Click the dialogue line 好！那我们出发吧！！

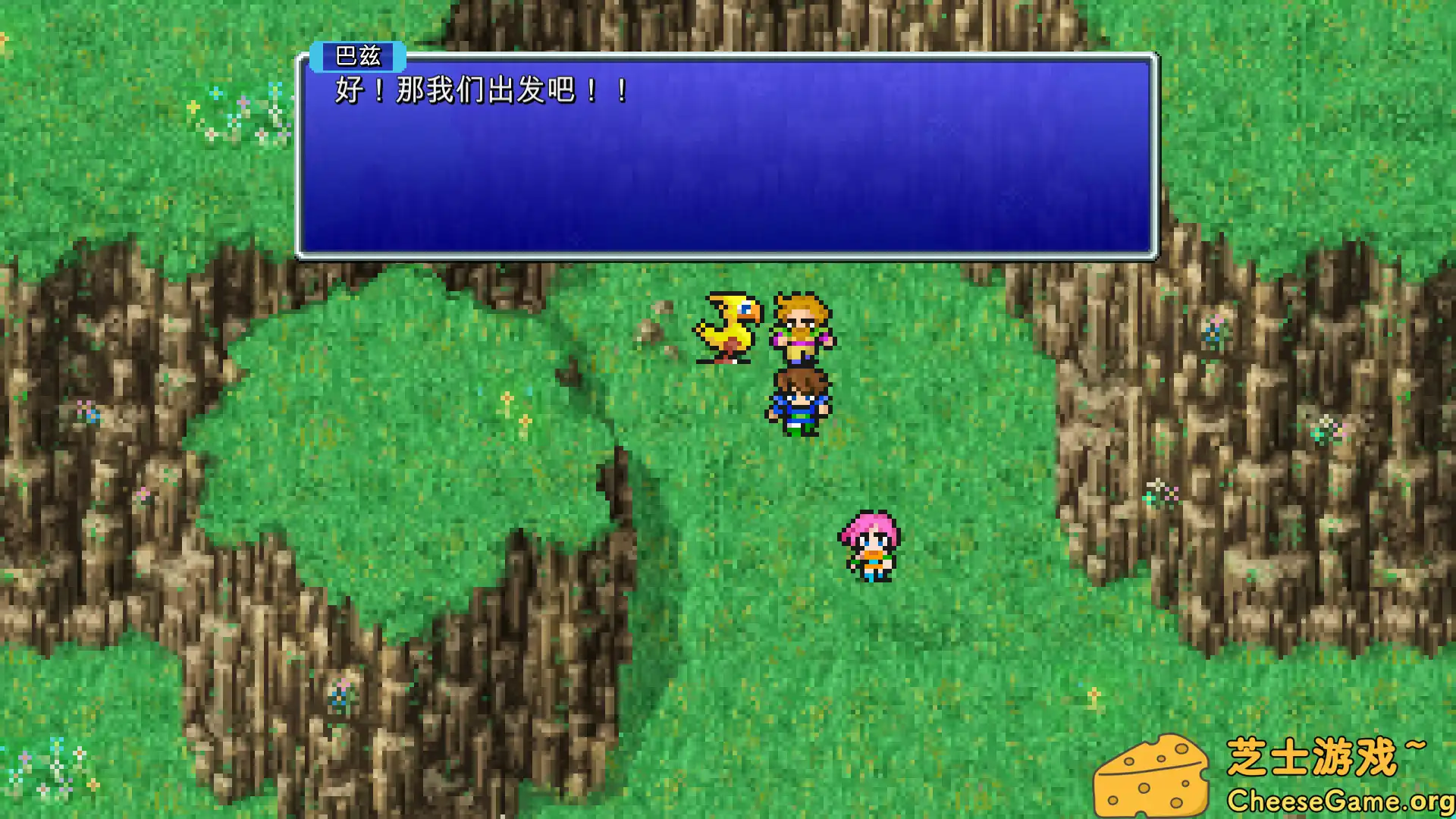click(476, 92)
